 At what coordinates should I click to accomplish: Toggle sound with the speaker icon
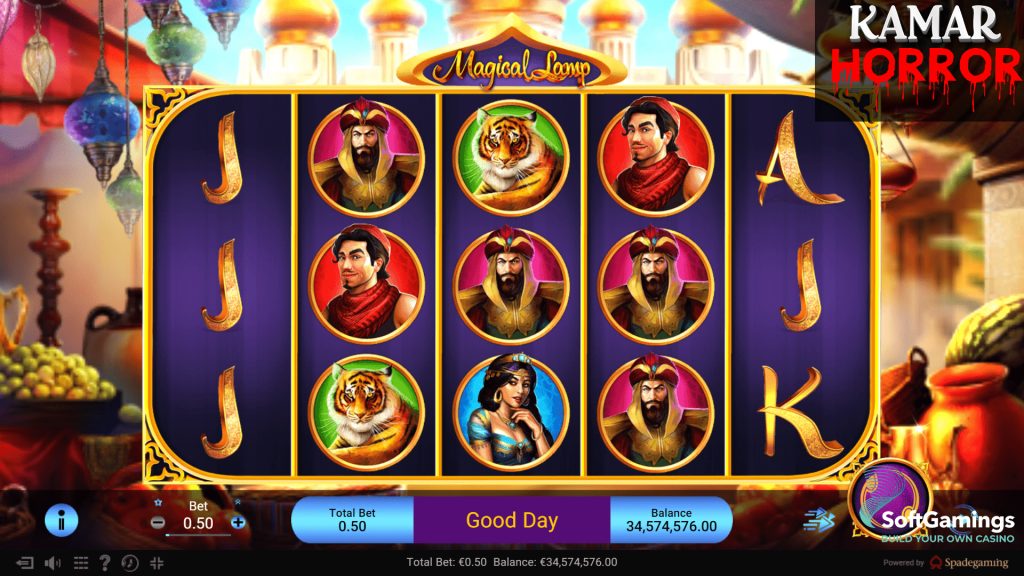(x=52, y=563)
